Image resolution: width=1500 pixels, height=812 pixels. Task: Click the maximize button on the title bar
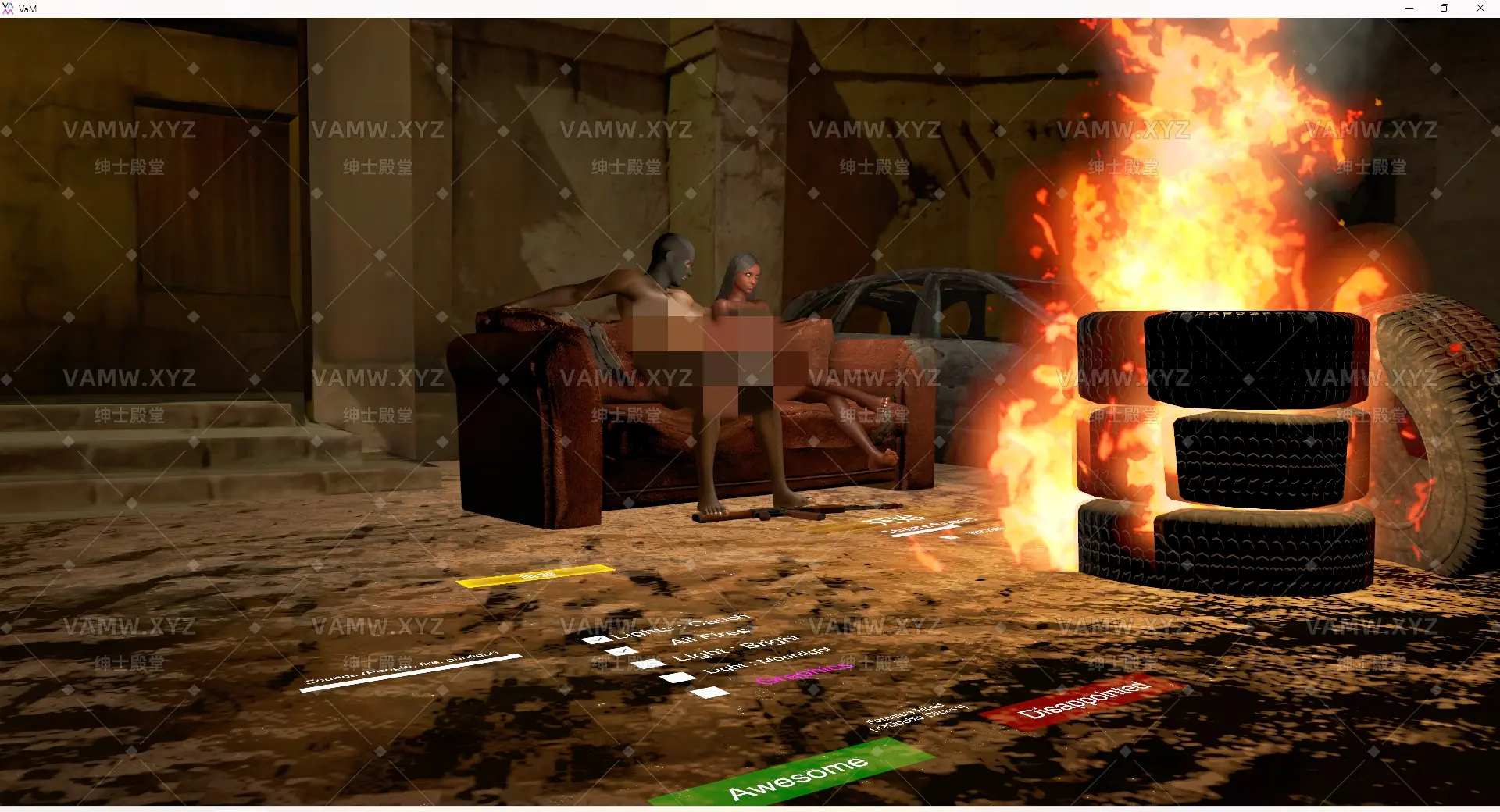1445,8
